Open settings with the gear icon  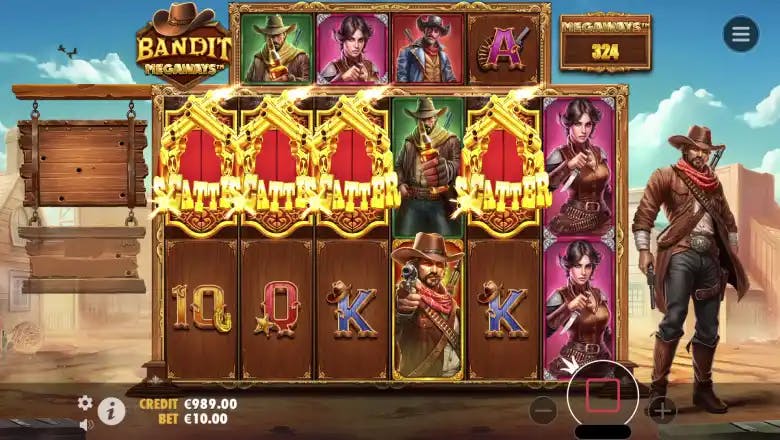click(85, 402)
